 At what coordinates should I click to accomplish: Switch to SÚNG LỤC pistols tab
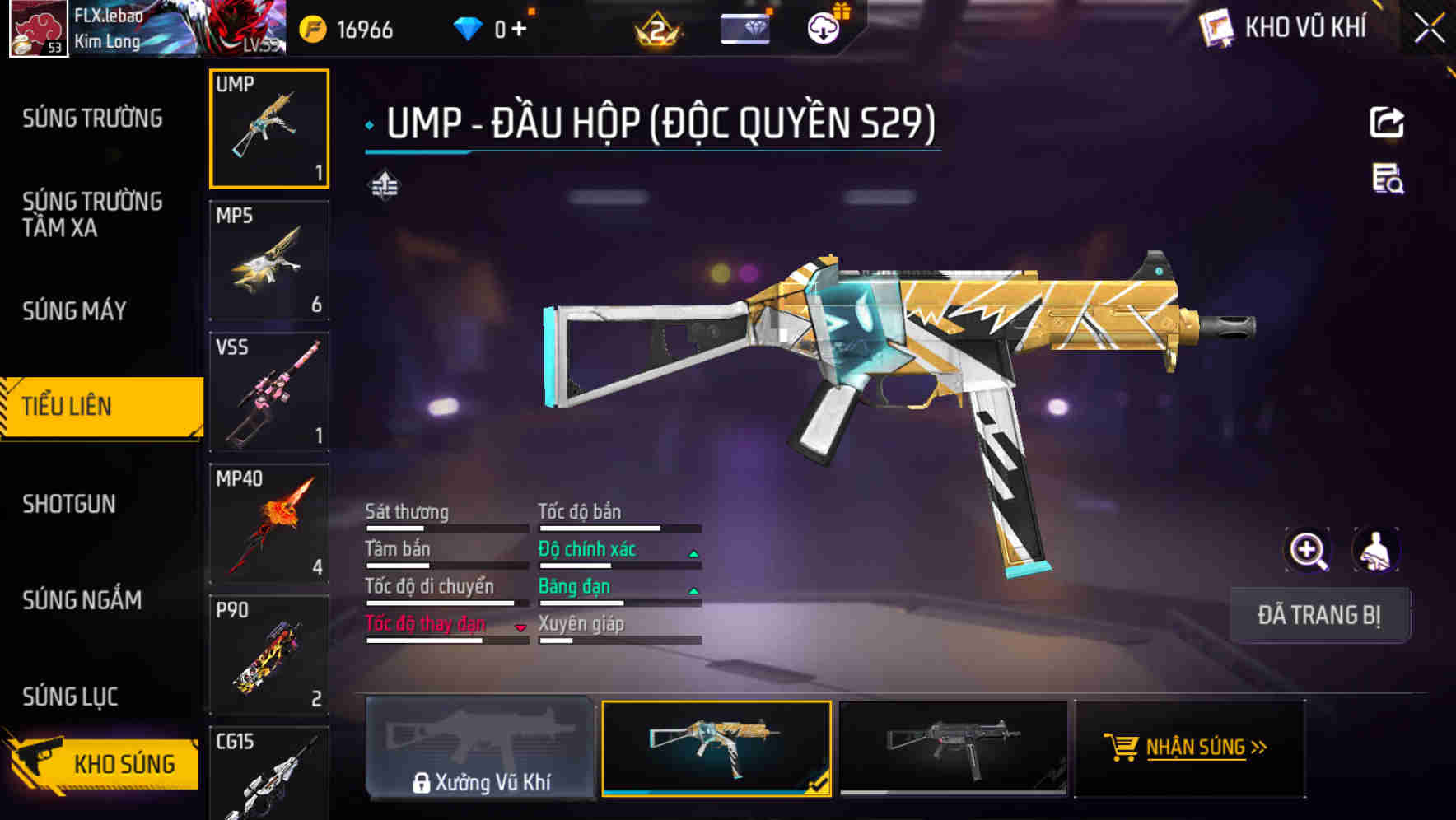[70, 697]
